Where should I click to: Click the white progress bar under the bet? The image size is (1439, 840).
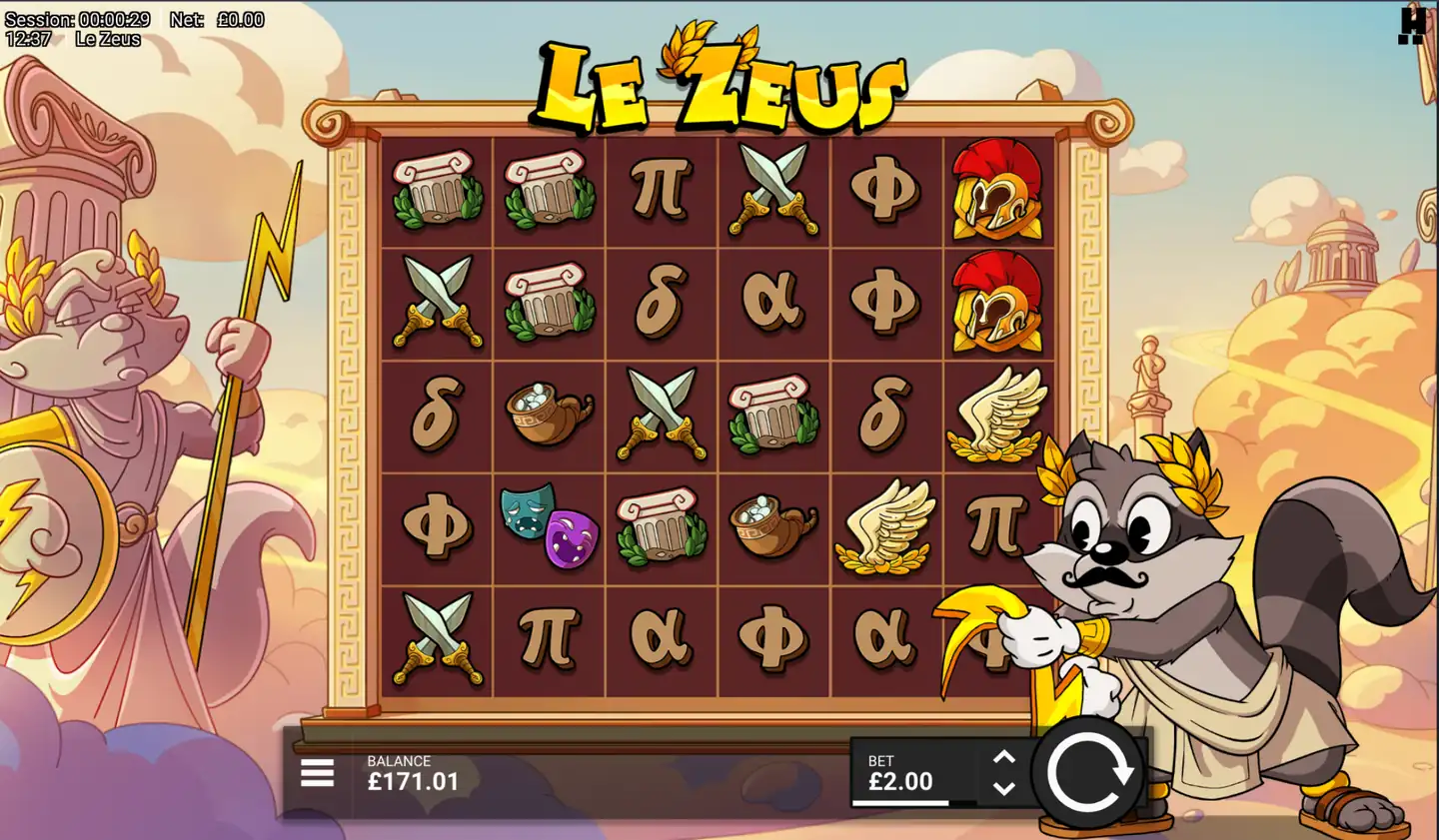pyautogui.click(x=897, y=802)
